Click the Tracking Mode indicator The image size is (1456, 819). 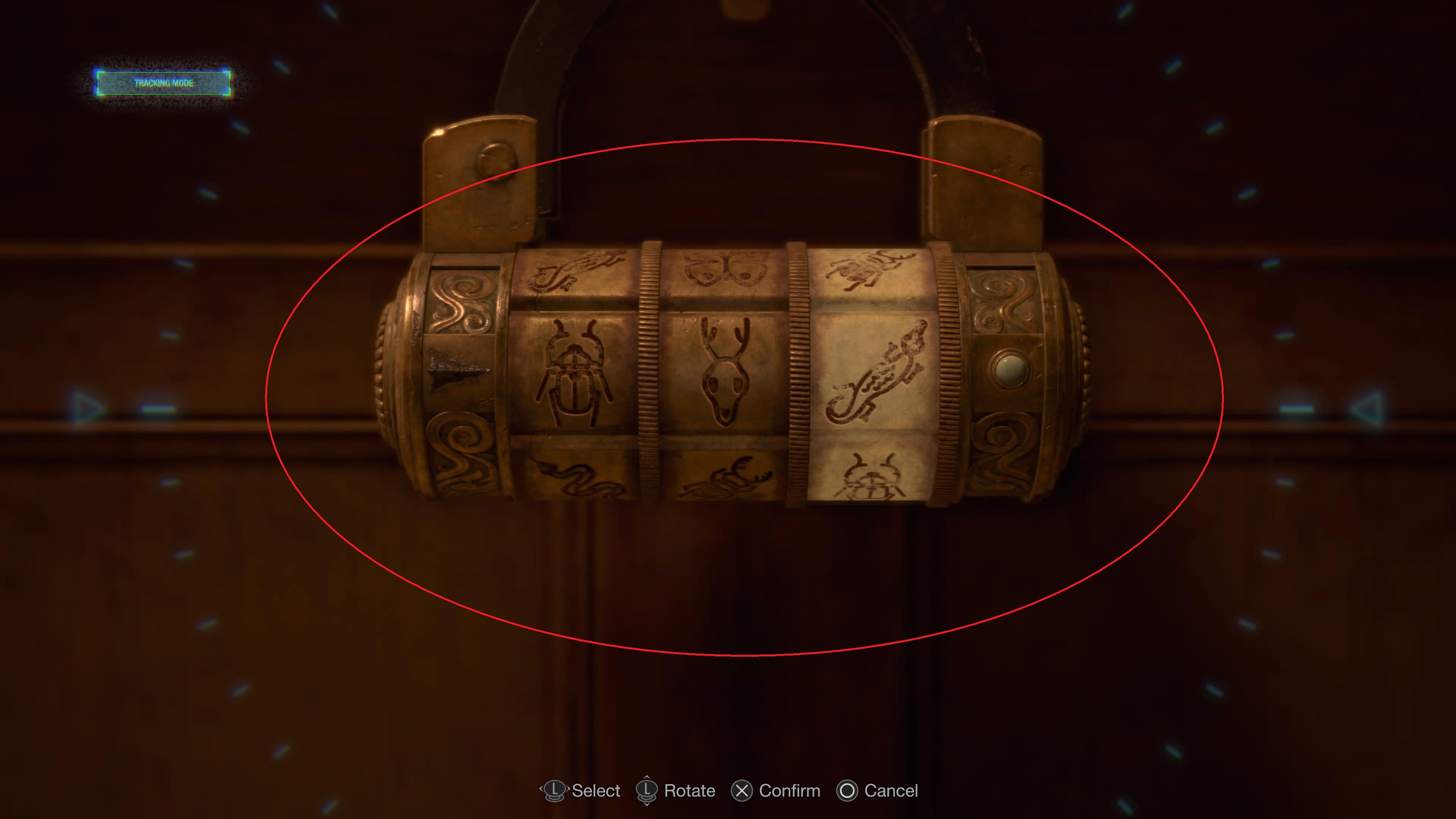tap(163, 83)
